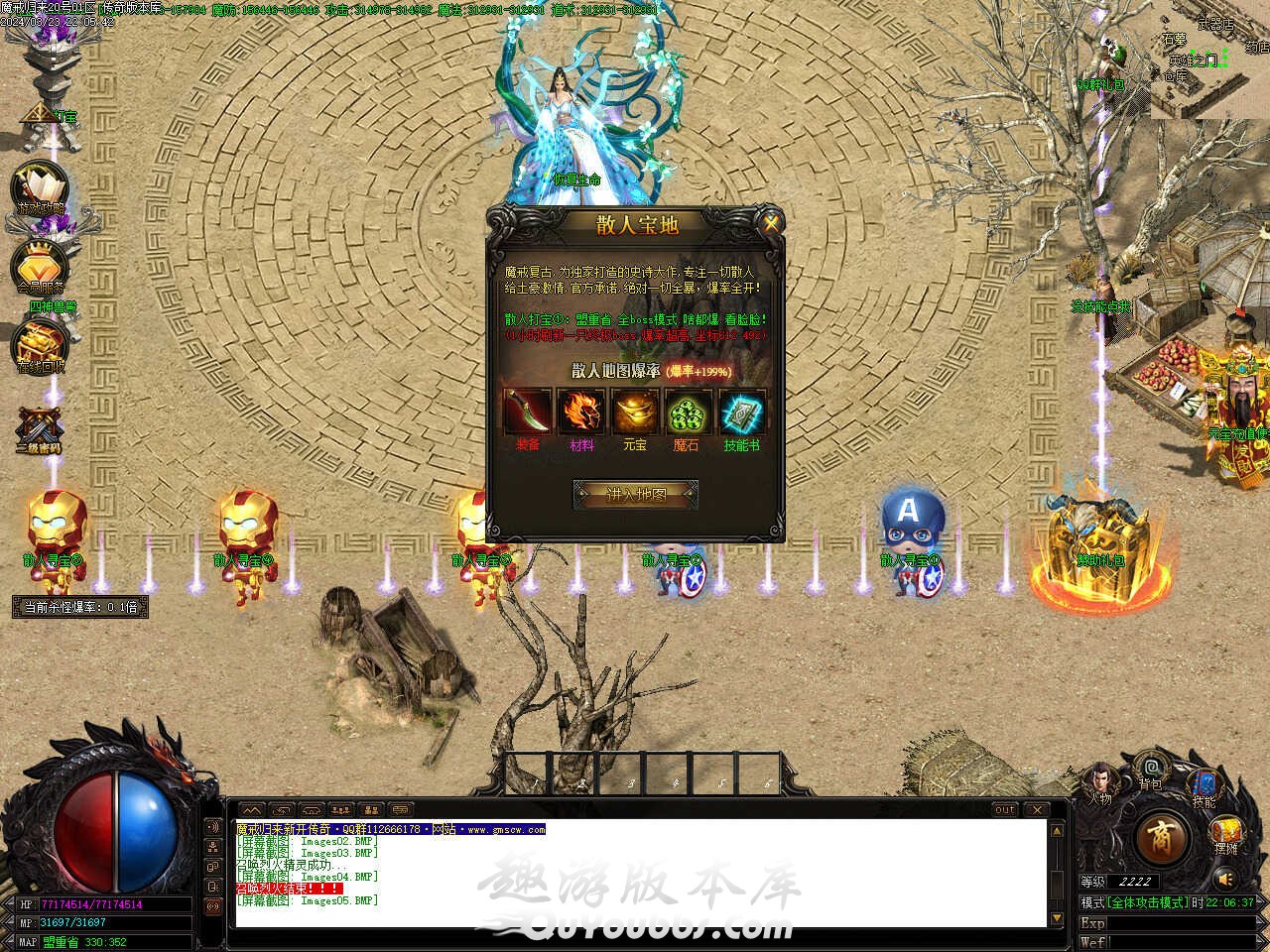Open the round 商 shop button
Image resolution: width=1270 pixels, height=952 pixels.
click(x=1160, y=838)
